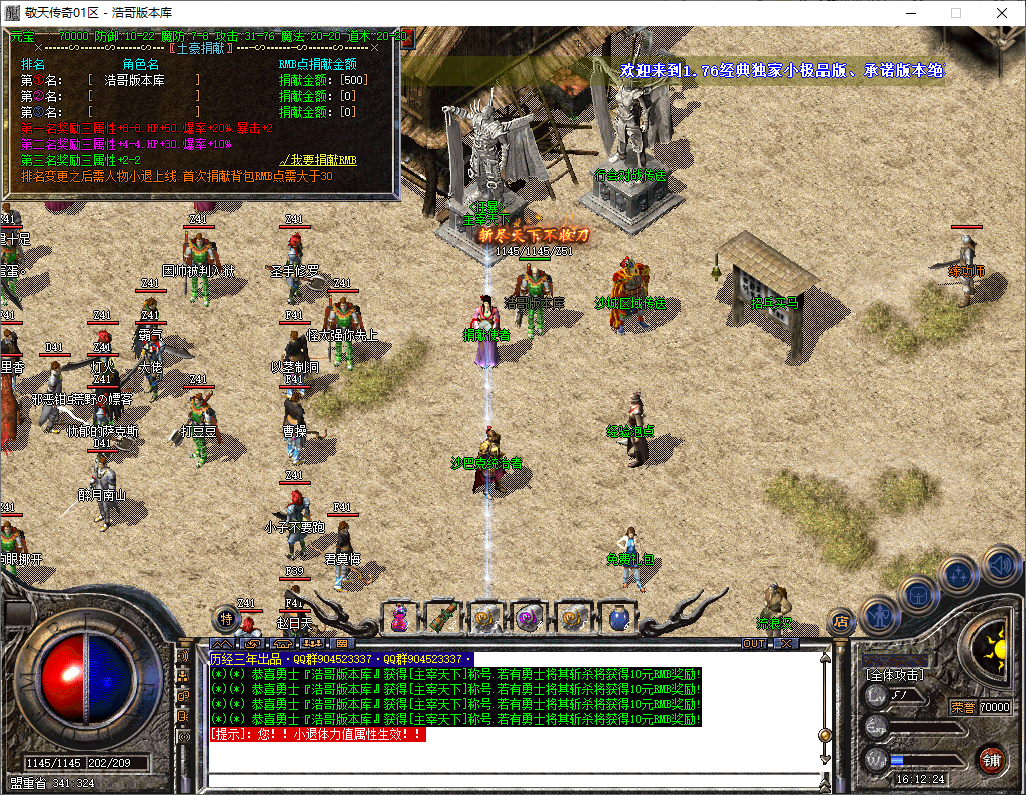Viewport: 1026px width, 795px height.
Task: Use the blue potion jar in the belt
Action: 617,619
